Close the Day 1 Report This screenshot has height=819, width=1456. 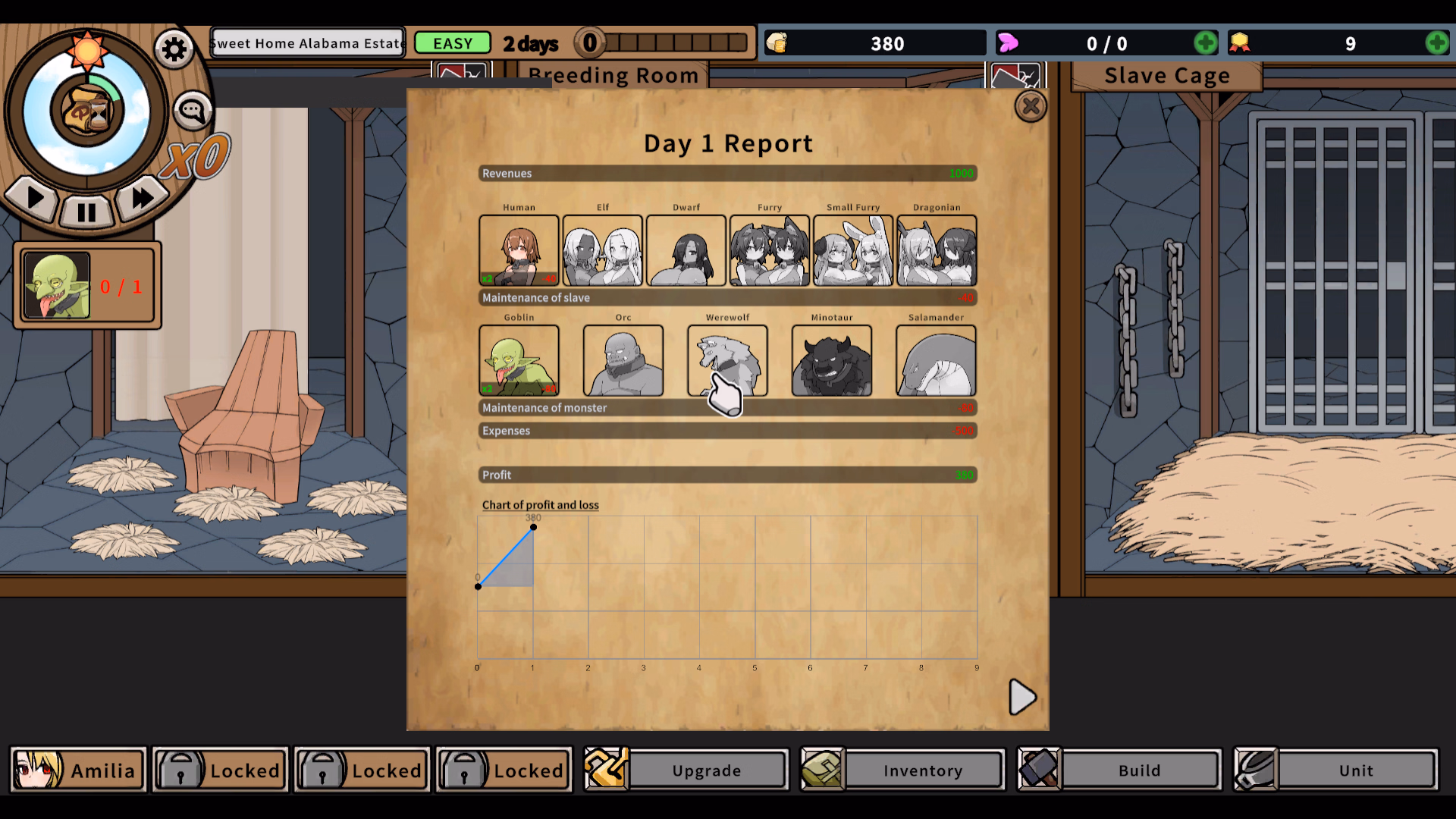(1031, 106)
